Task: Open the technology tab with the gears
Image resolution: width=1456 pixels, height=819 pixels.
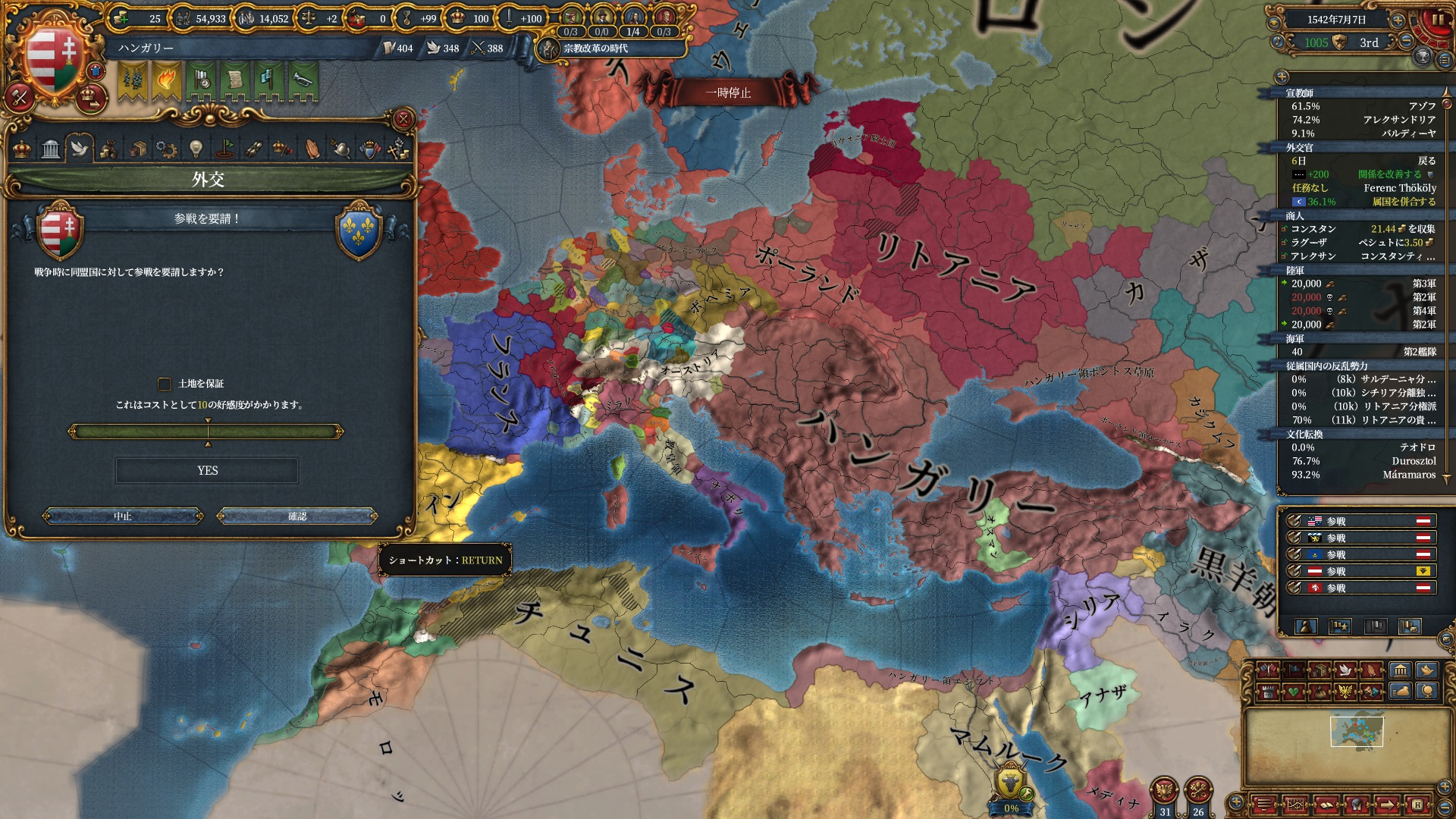Action: [166, 149]
